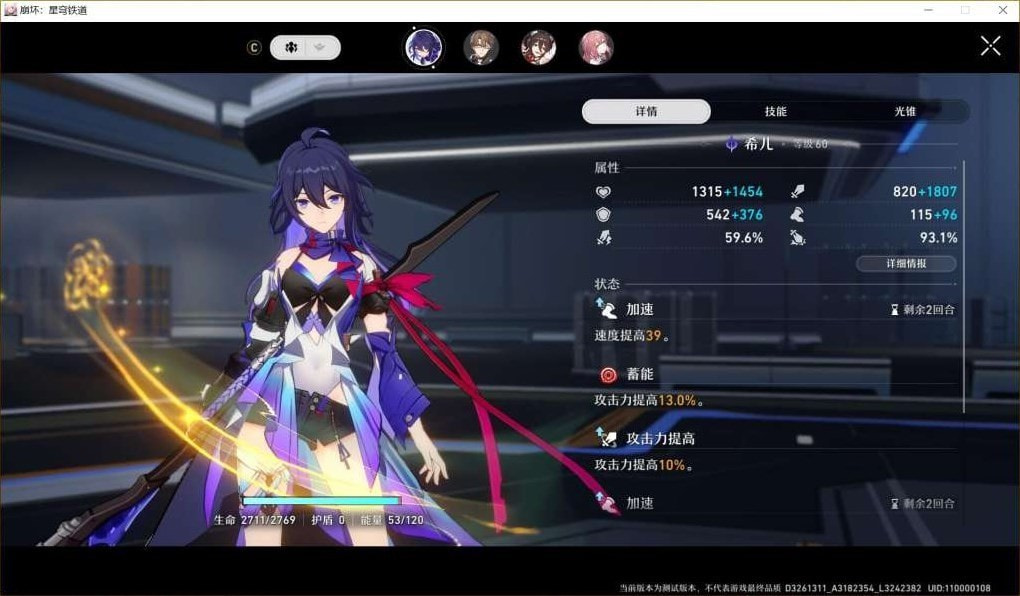Select the 详情 (Details) tab
1020x596 pixels.
pyautogui.click(x=646, y=111)
